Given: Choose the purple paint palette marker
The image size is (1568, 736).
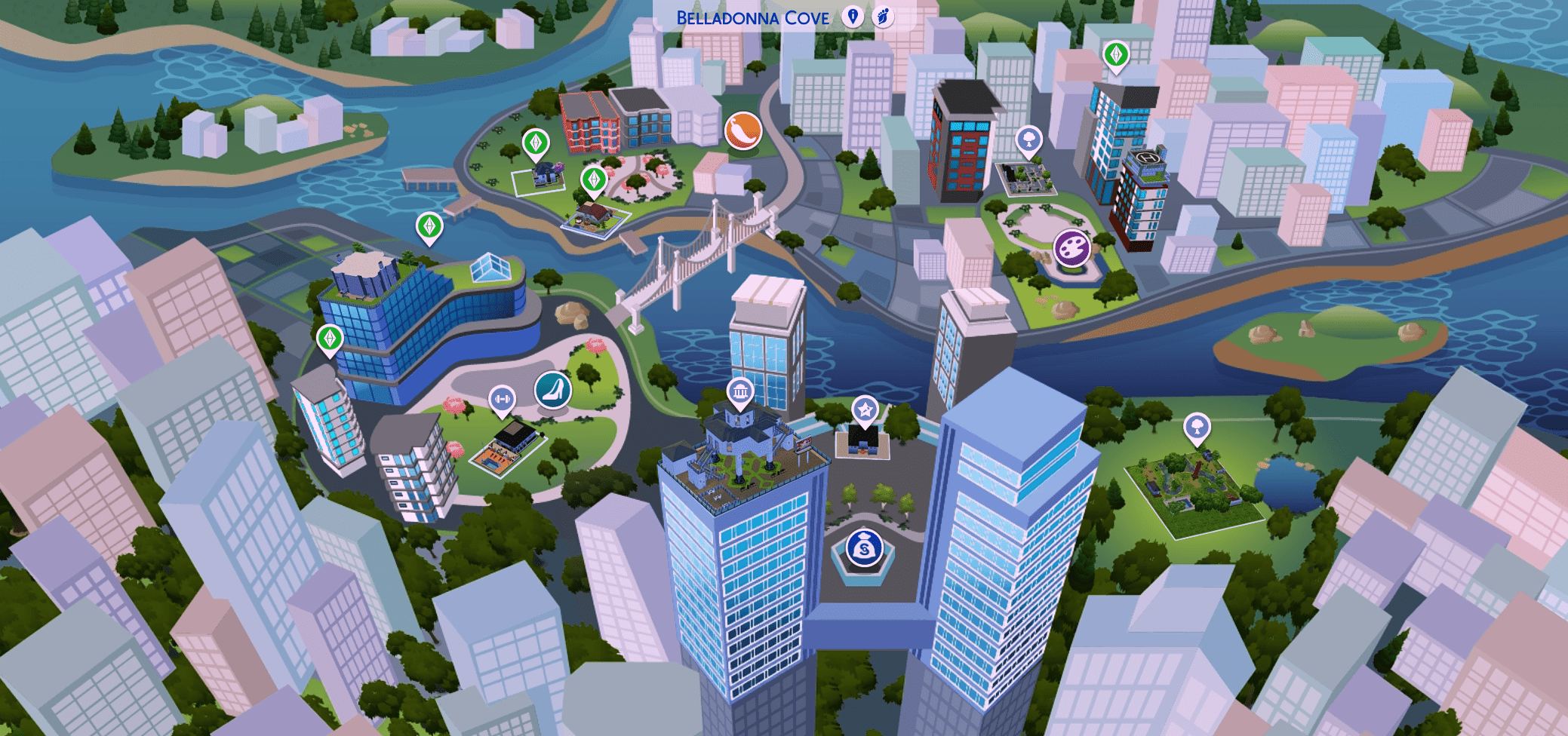Looking at the screenshot, I should pos(1071,247).
